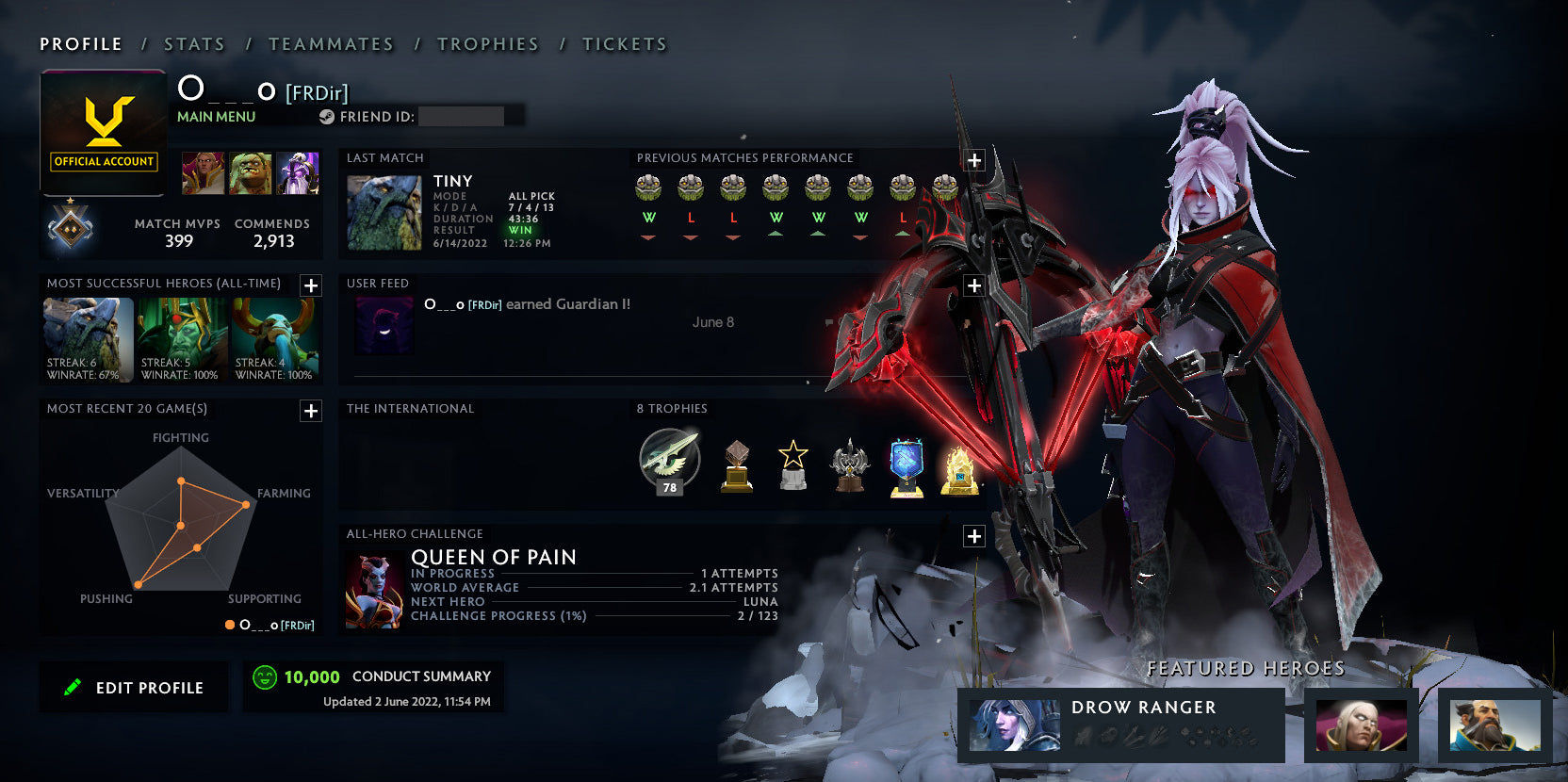
Task: Expand the All-Hero Challenge panel
Action: [x=973, y=535]
